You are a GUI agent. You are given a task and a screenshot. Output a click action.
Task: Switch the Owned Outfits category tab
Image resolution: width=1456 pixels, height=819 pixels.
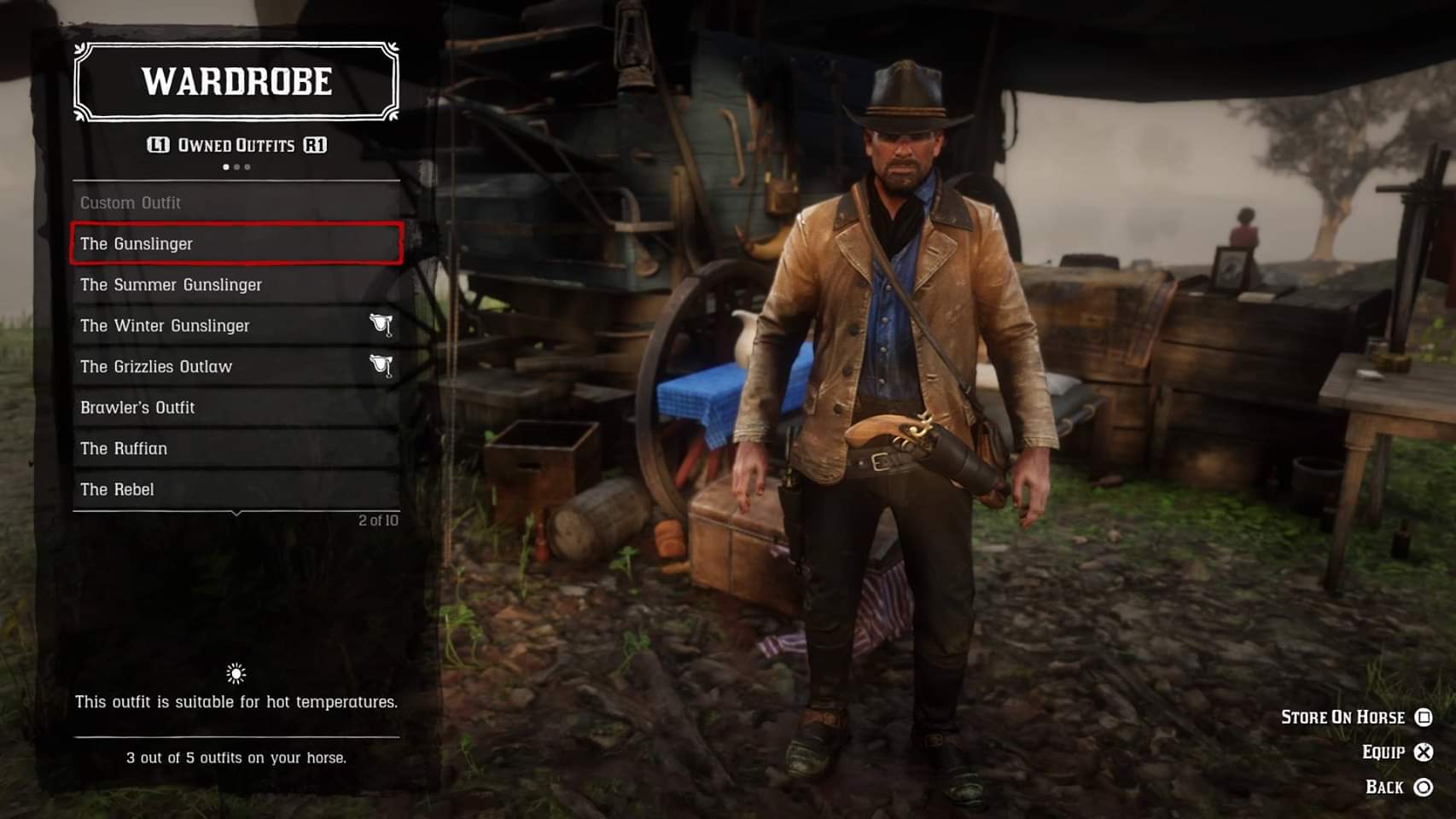click(x=315, y=145)
